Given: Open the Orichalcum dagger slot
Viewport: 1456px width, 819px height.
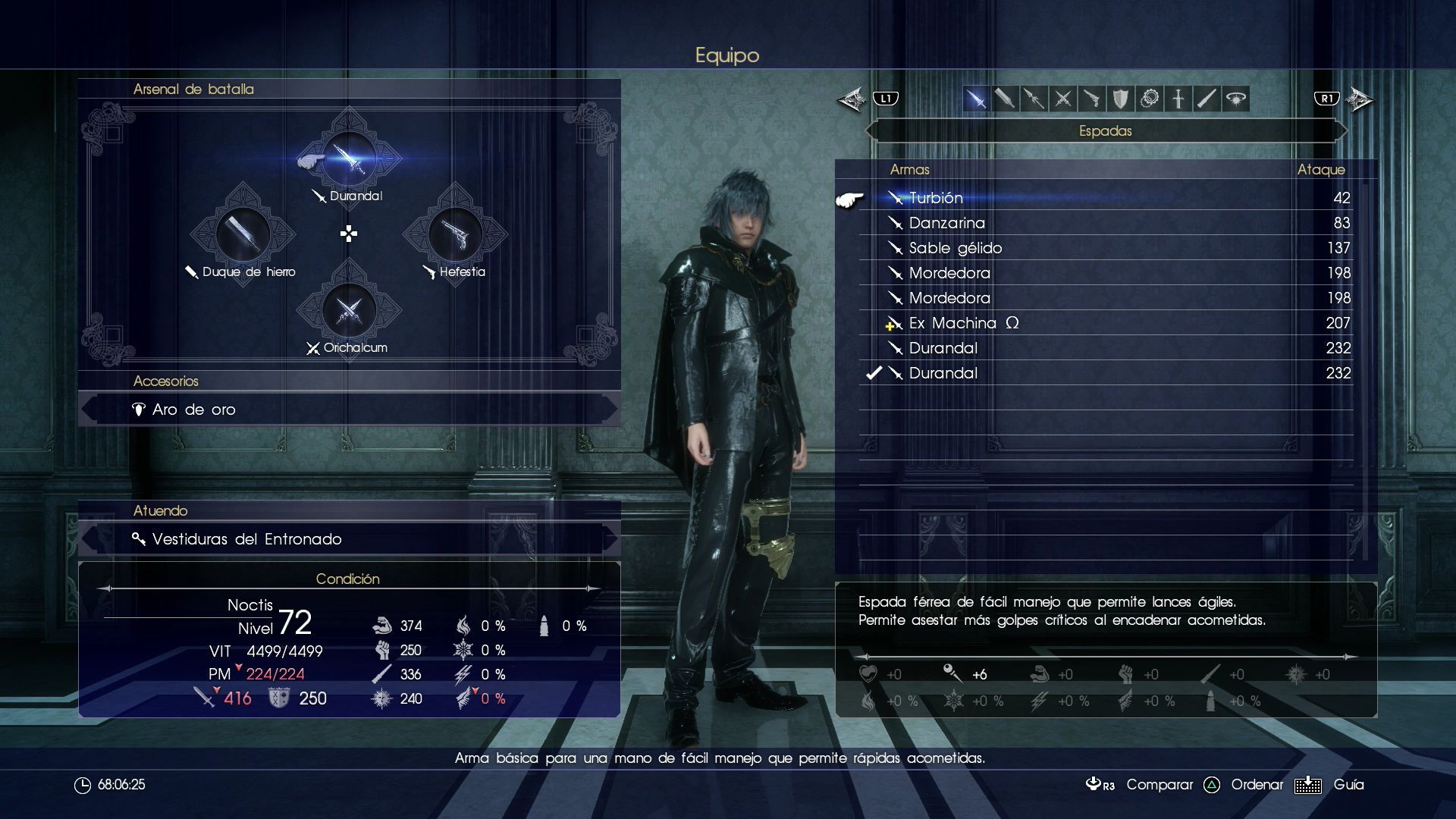Looking at the screenshot, I should [x=349, y=310].
